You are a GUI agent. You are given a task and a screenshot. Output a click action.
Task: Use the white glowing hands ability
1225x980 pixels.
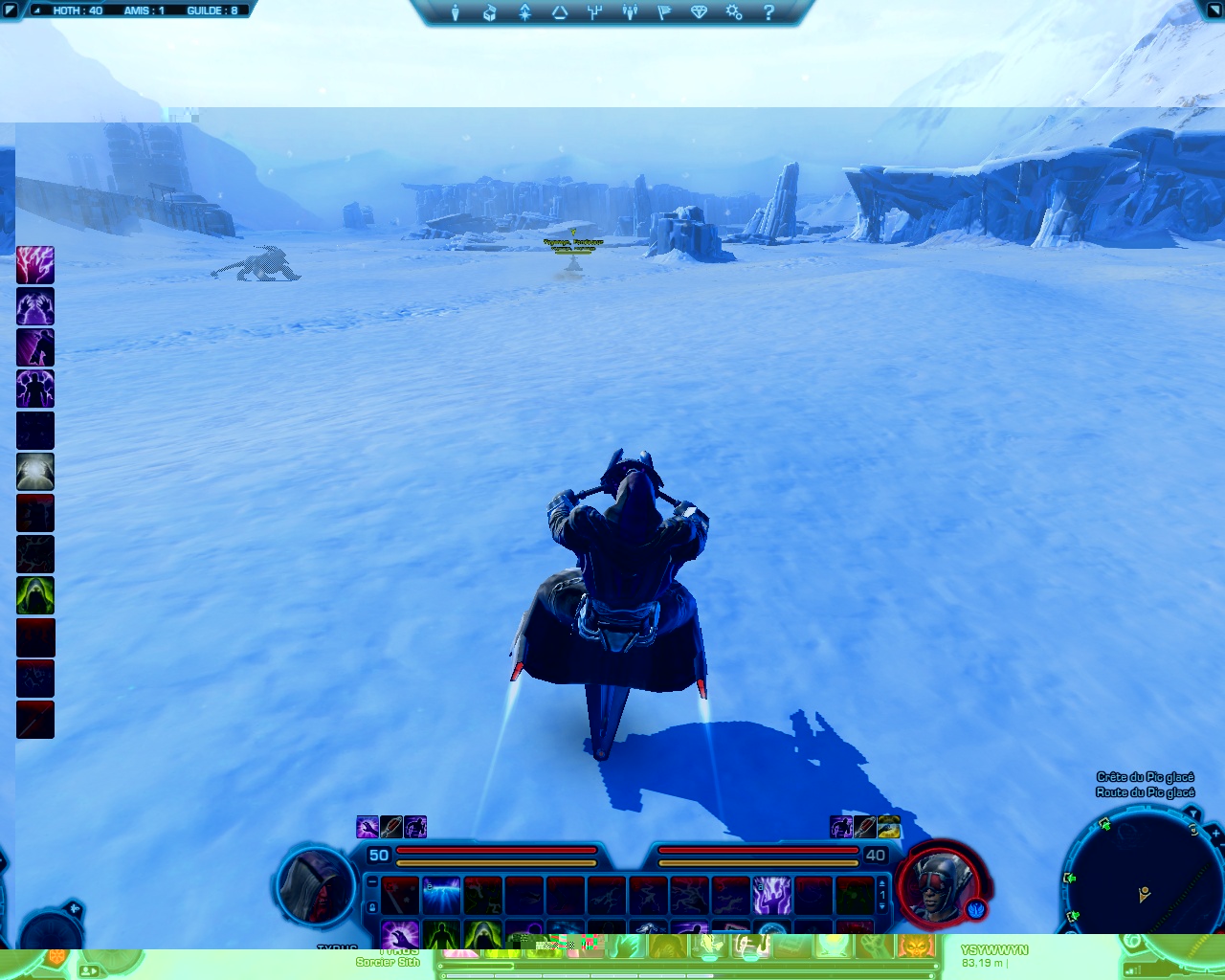[35, 472]
